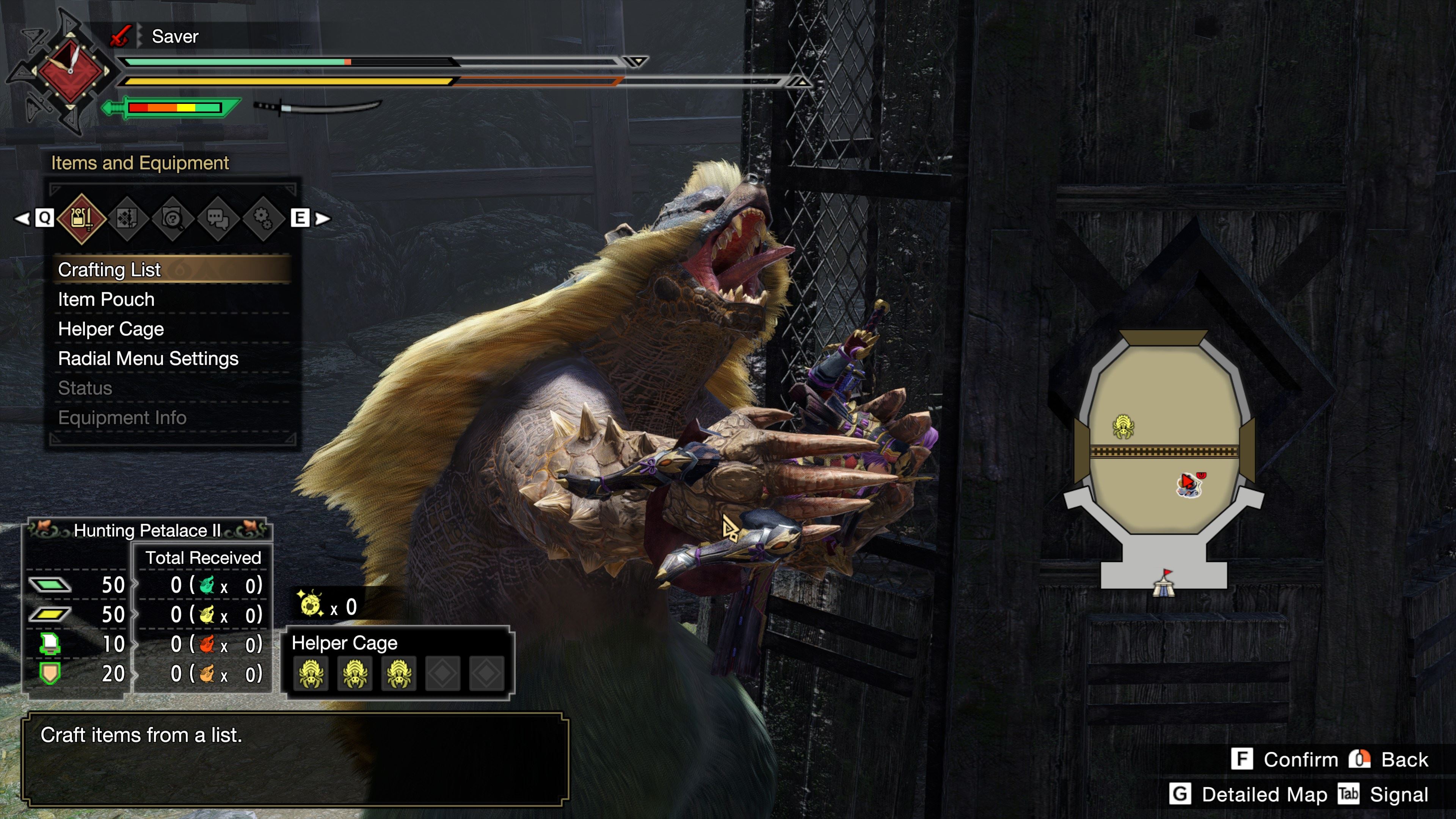Open the Crafting List entry
The image size is (1456, 819).
[110, 270]
